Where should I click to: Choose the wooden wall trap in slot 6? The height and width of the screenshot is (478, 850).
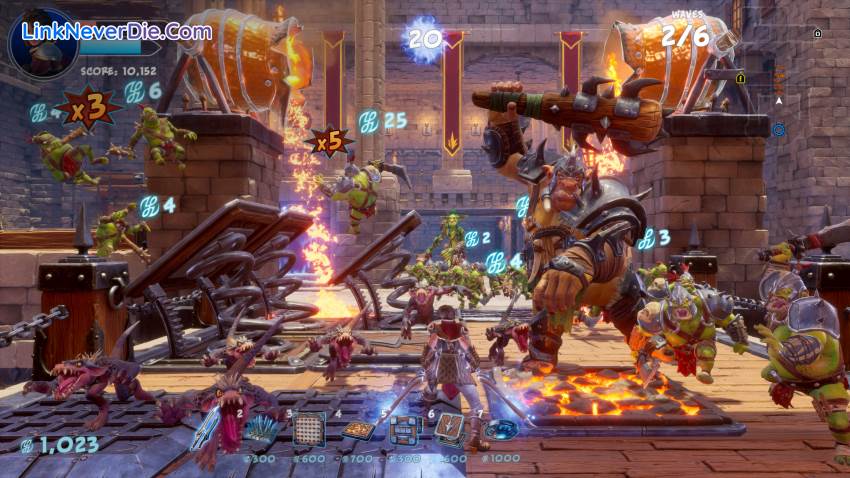450,428
